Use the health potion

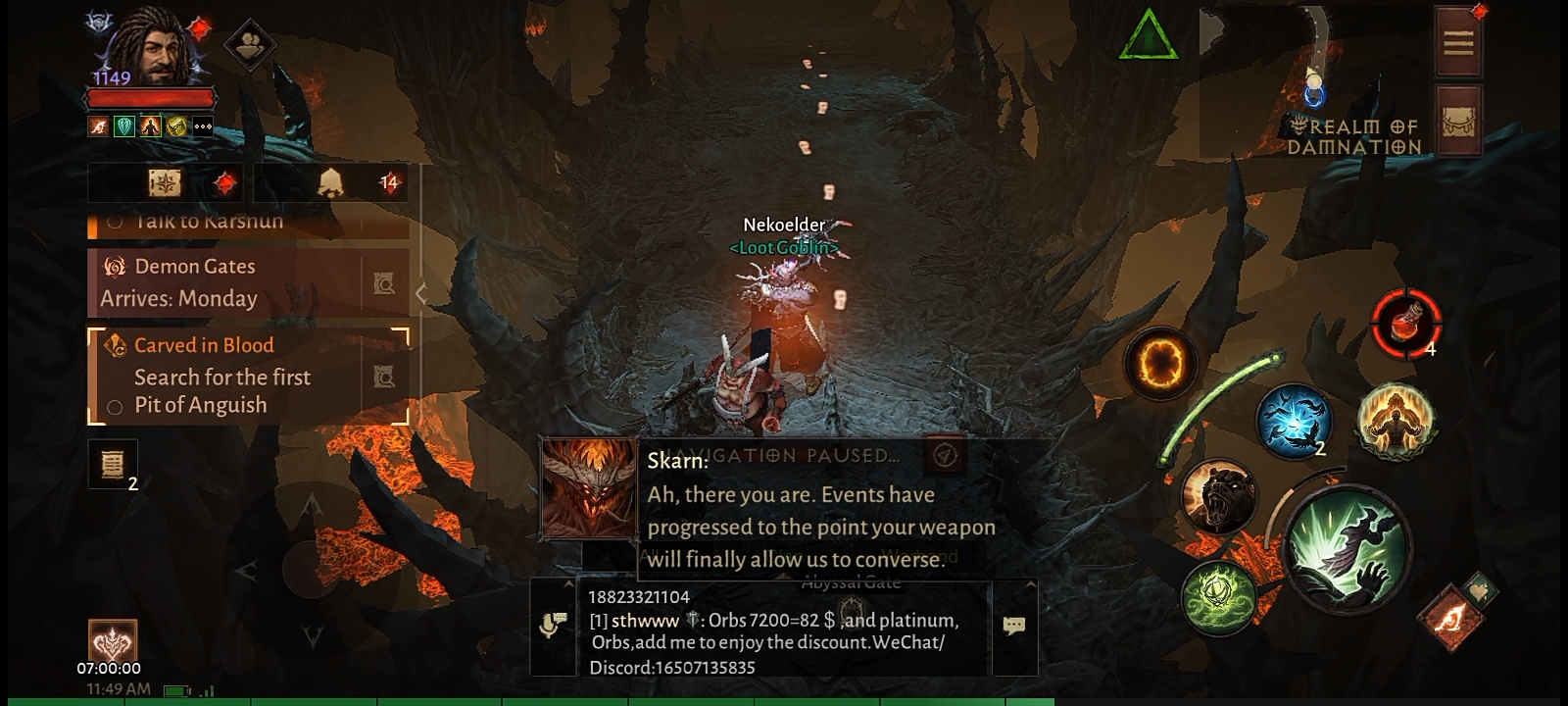(1405, 323)
